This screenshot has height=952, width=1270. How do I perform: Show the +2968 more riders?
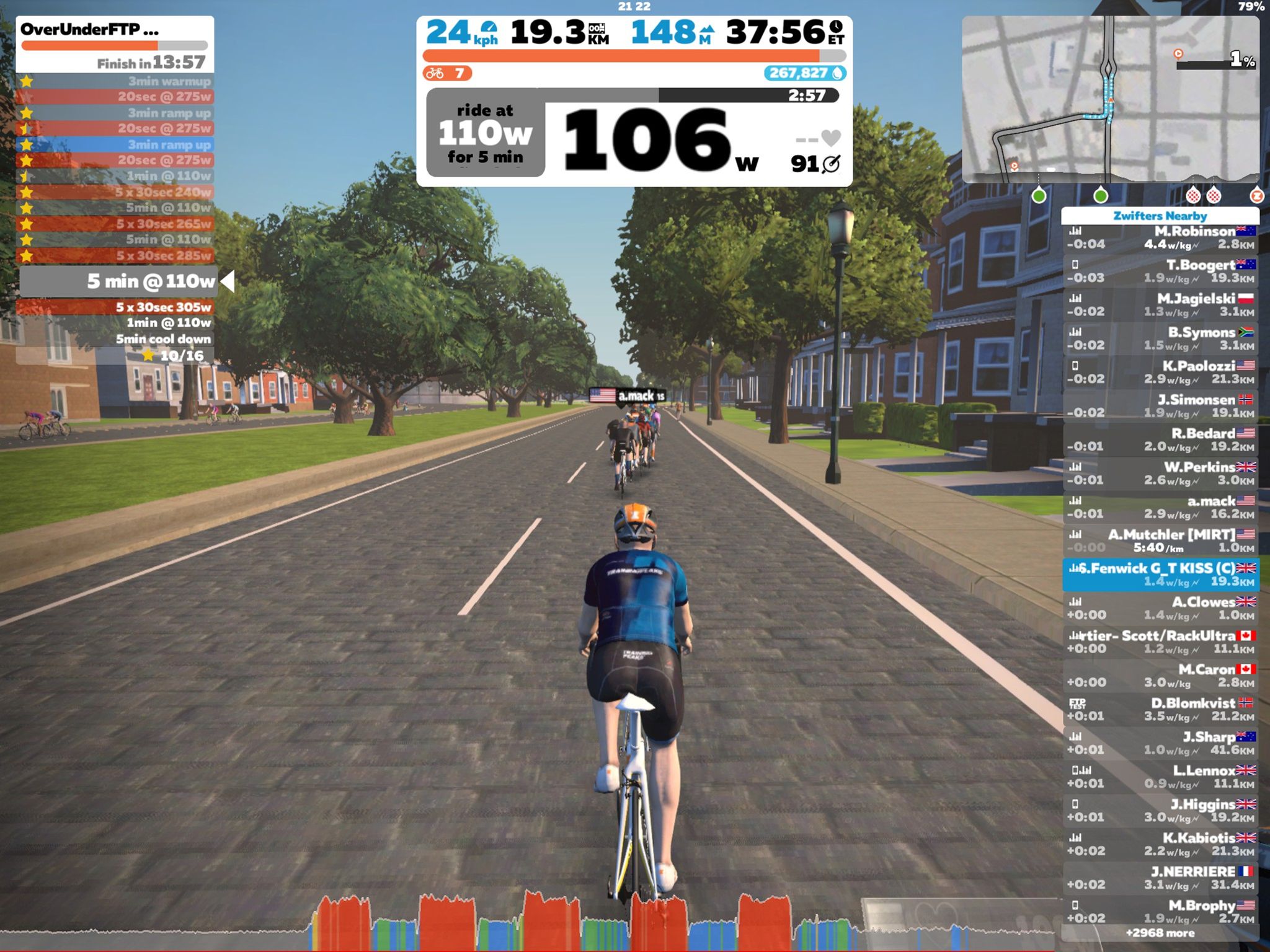1160,933
